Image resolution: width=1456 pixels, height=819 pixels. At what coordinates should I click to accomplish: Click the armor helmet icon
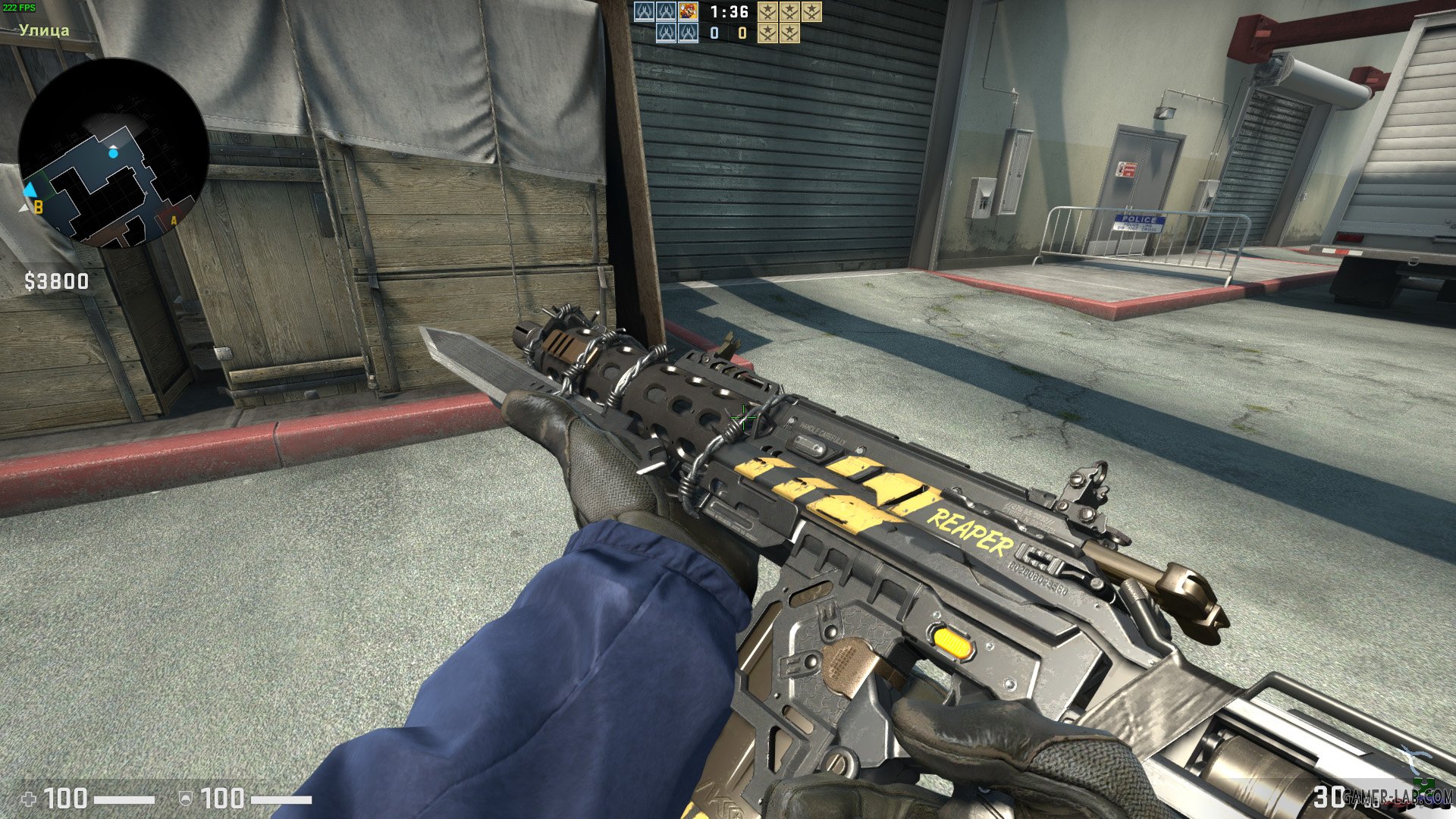tap(184, 799)
